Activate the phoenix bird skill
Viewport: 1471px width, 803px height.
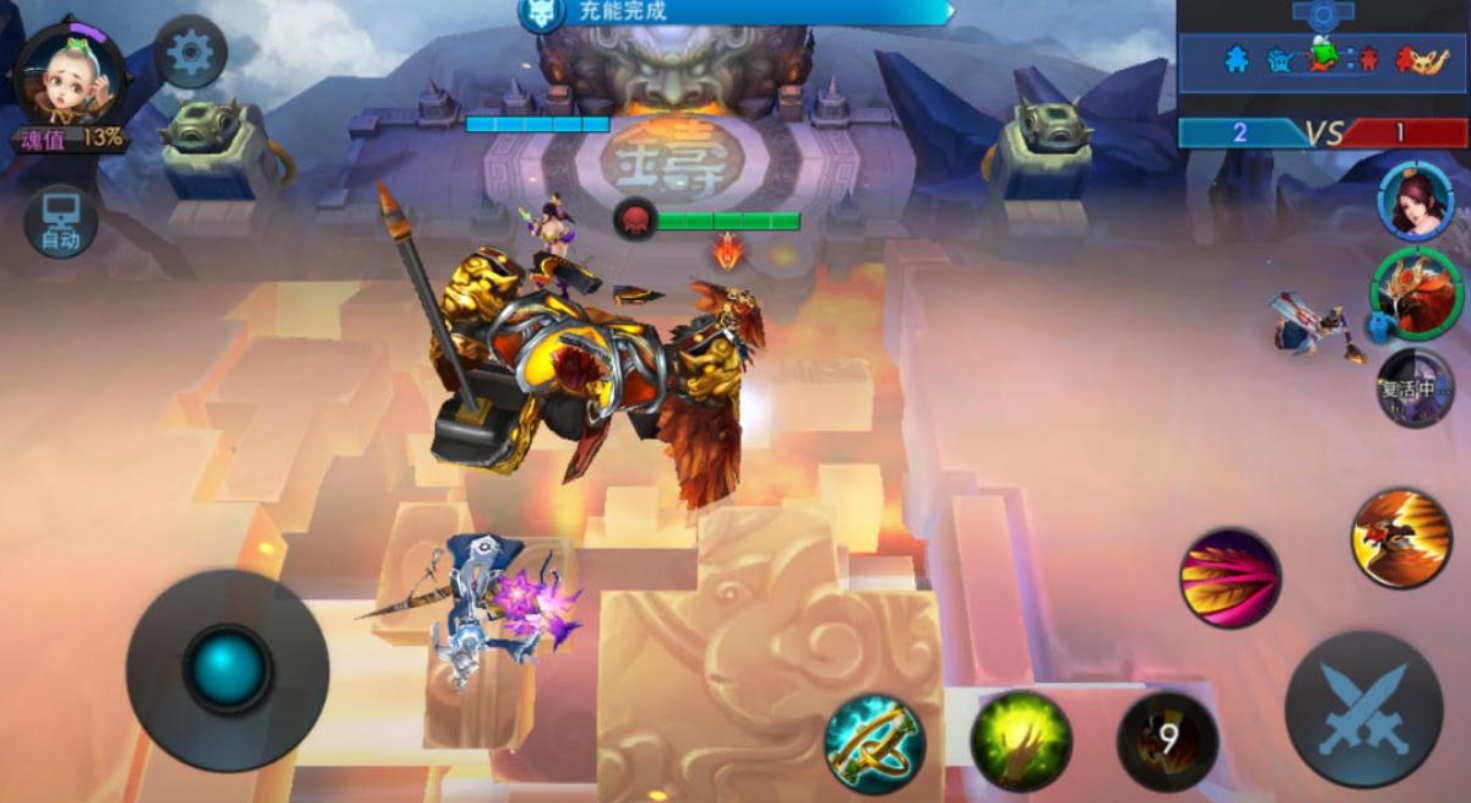pyautogui.click(x=1401, y=538)
